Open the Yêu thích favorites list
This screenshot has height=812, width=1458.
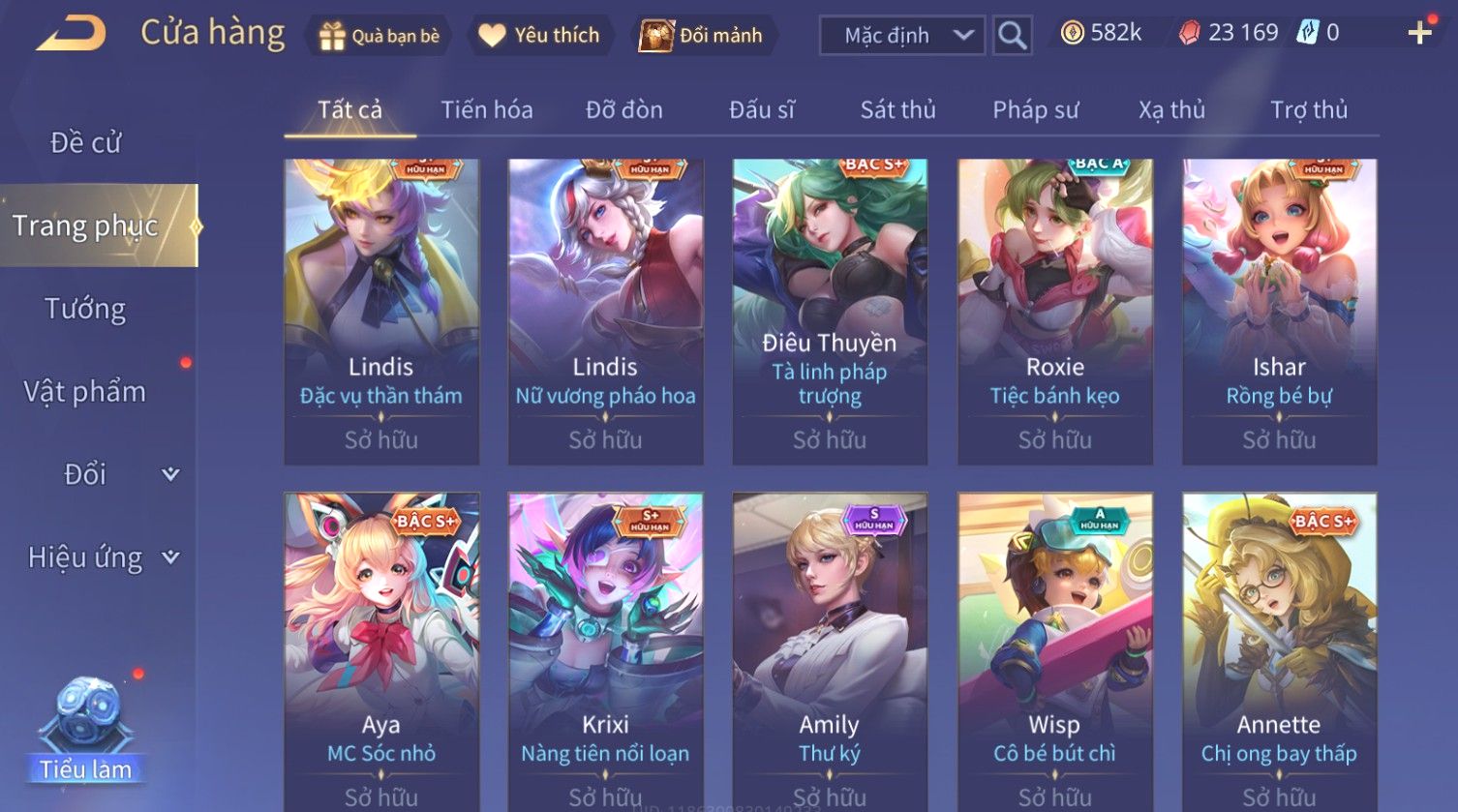coord(540,36)
